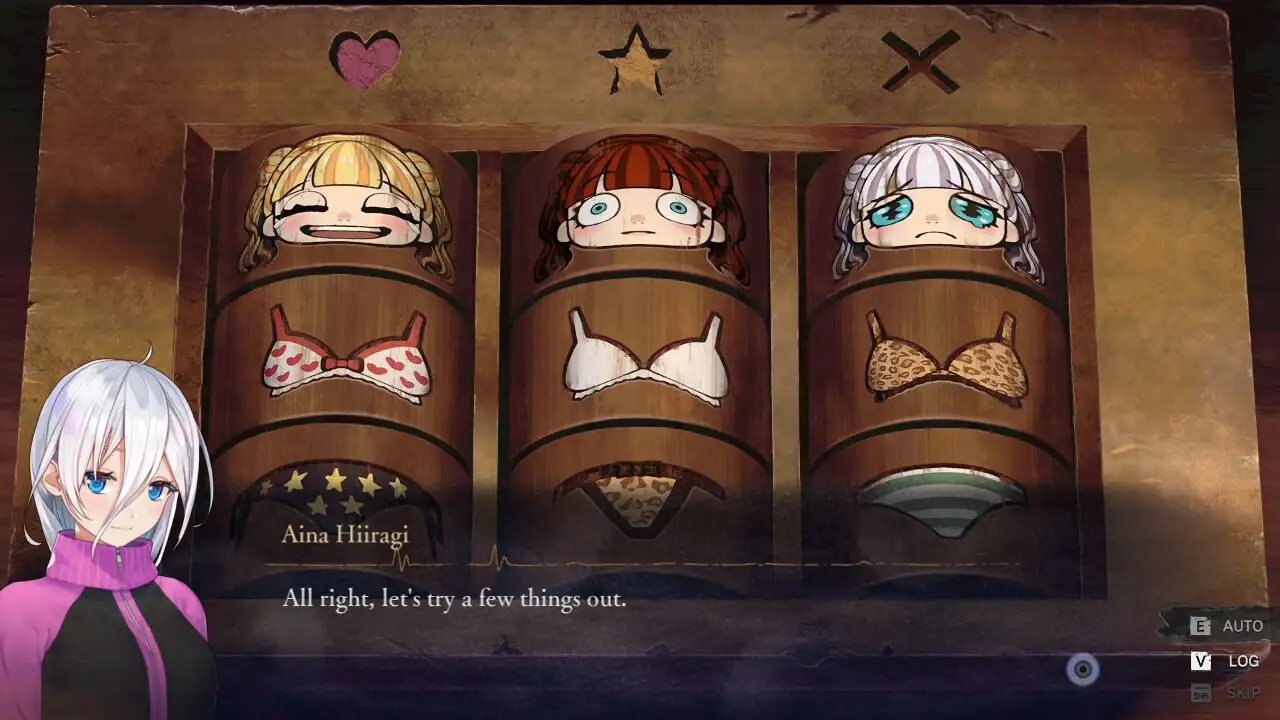Choose the plain white bra tile

645,357
